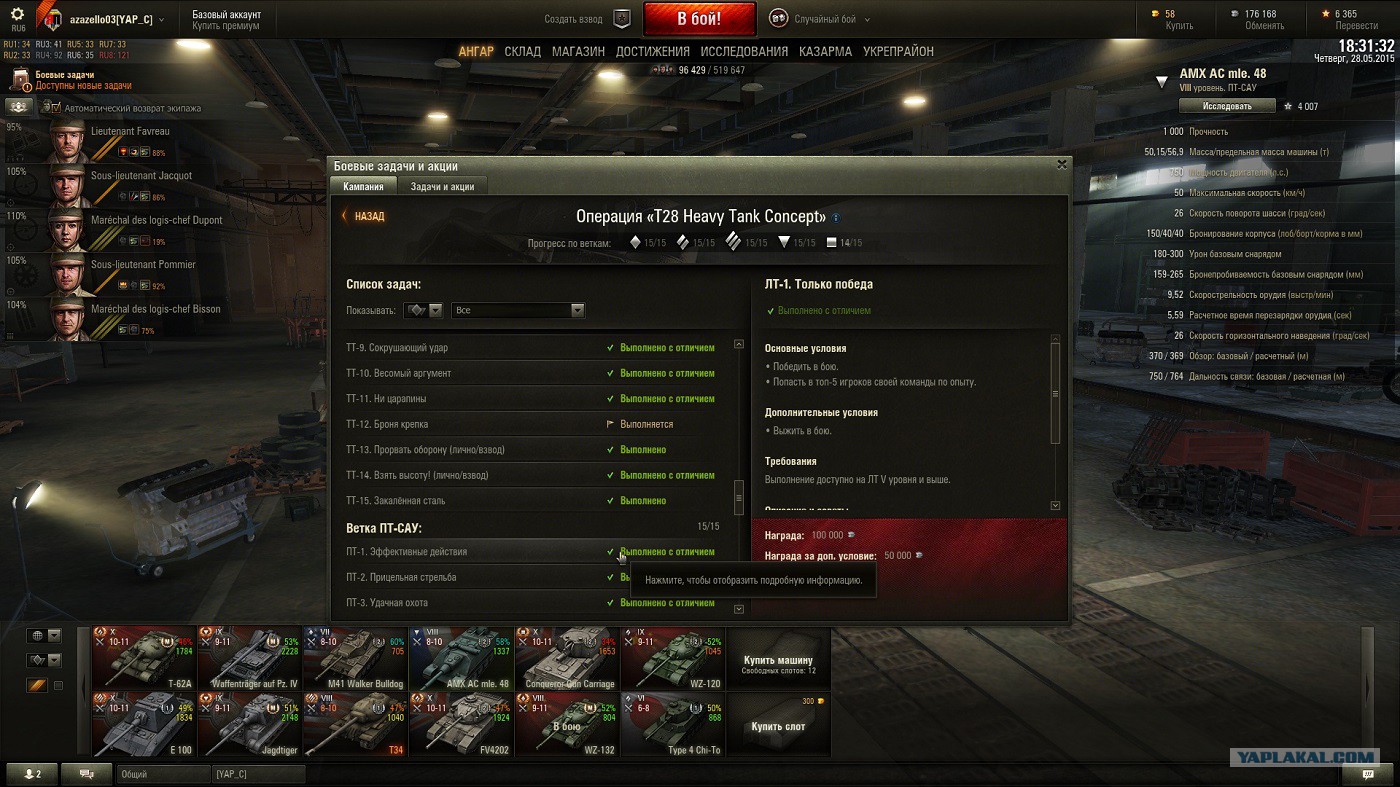Choose the Jagdtiger tank from the carousel
Screen dimensions: 1400x787
(x=249, y=724)
